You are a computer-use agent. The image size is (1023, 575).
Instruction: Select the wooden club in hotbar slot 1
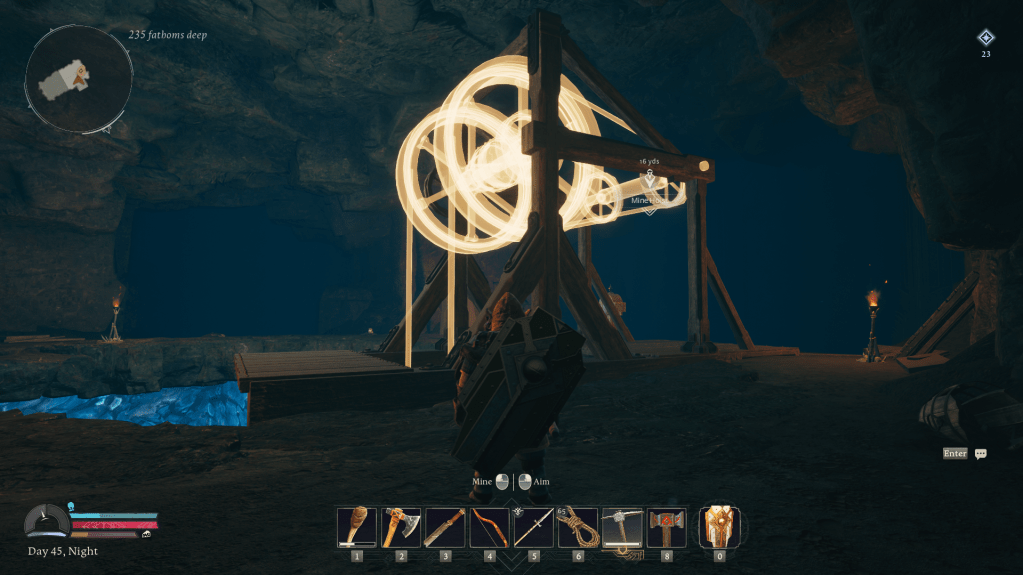tap(357, 527)
